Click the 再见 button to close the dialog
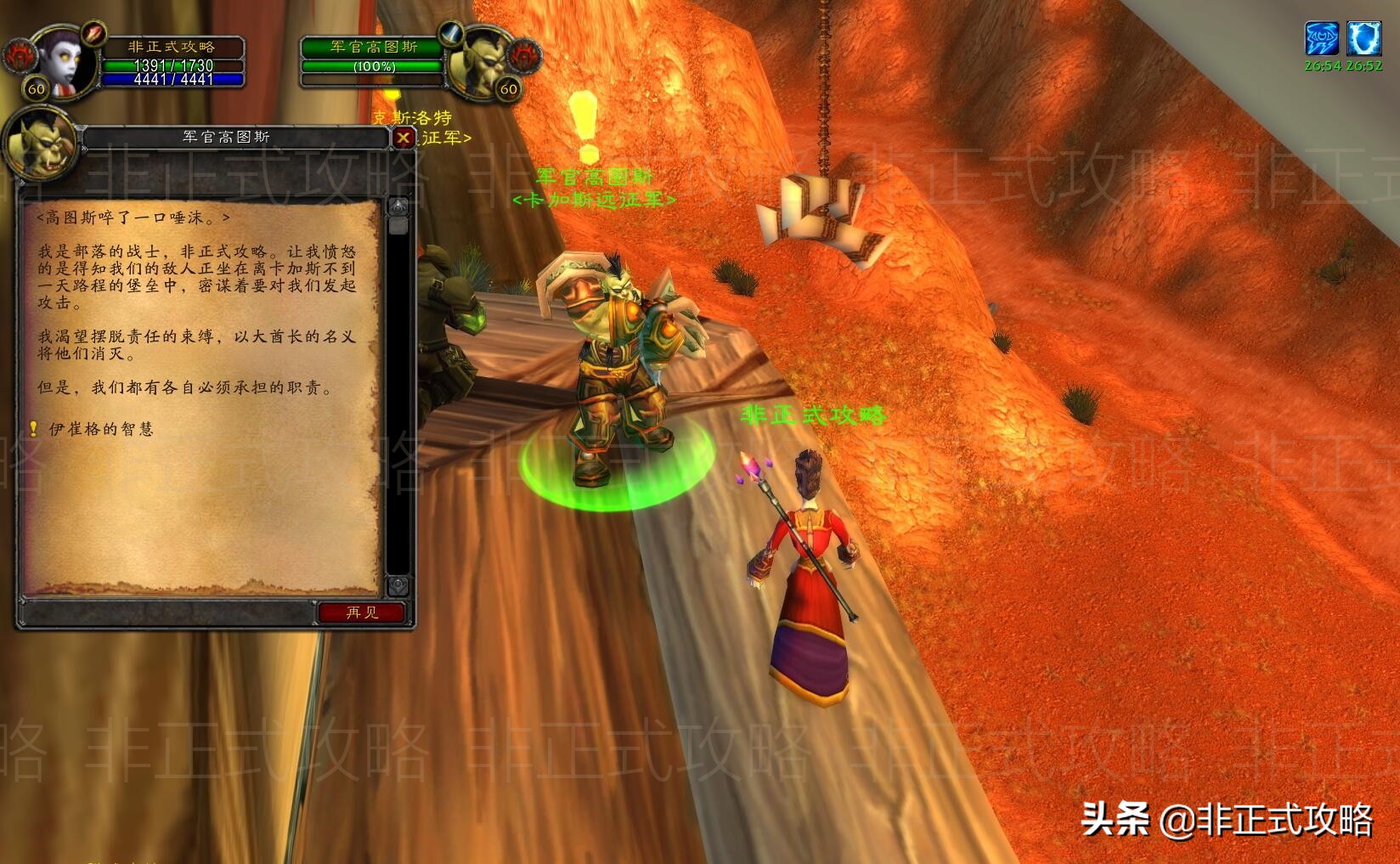The height and width of the screenshot is (864, 1400). click(362, 613)
